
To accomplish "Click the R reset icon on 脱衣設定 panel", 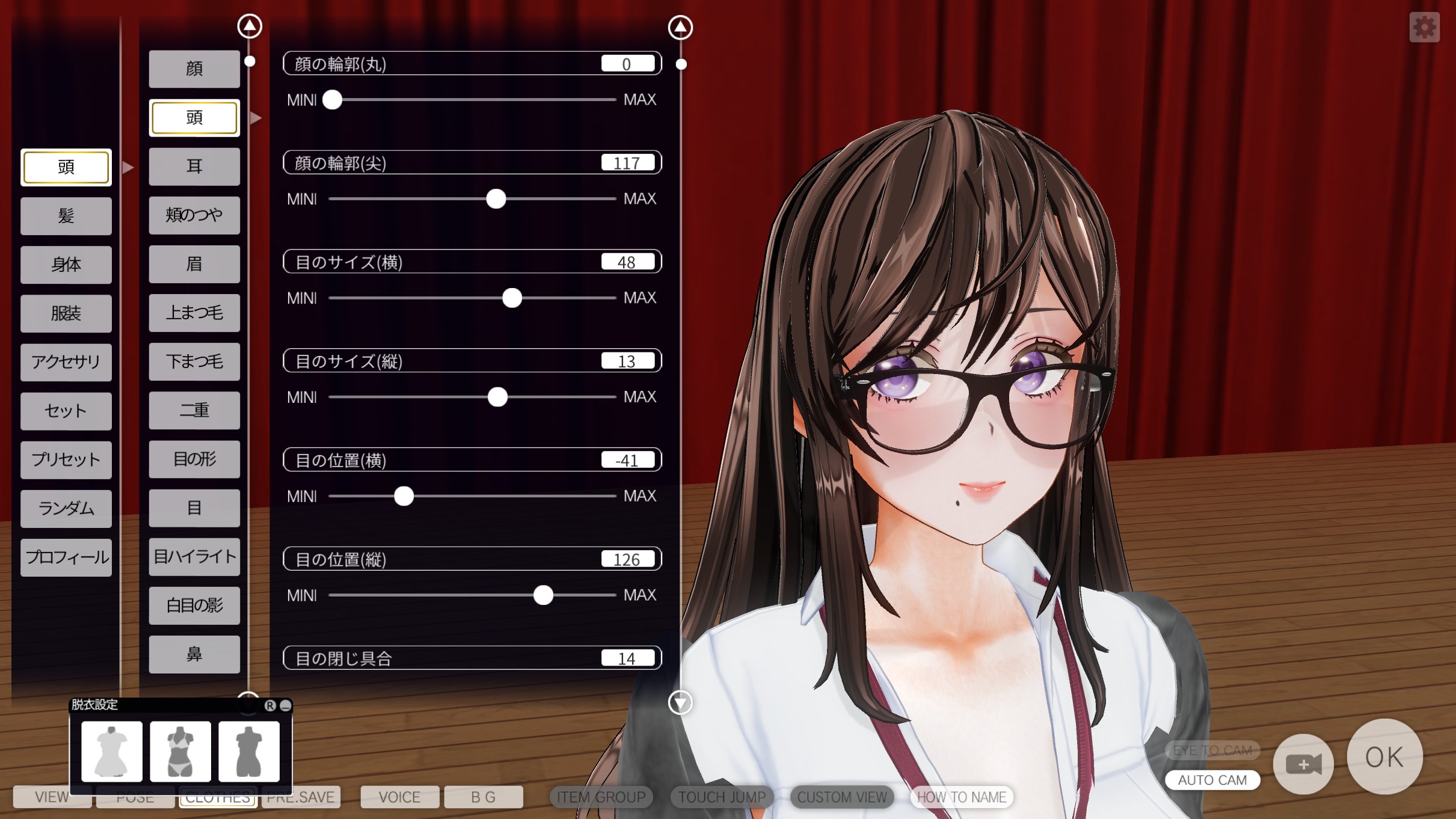I will (269, 704).
